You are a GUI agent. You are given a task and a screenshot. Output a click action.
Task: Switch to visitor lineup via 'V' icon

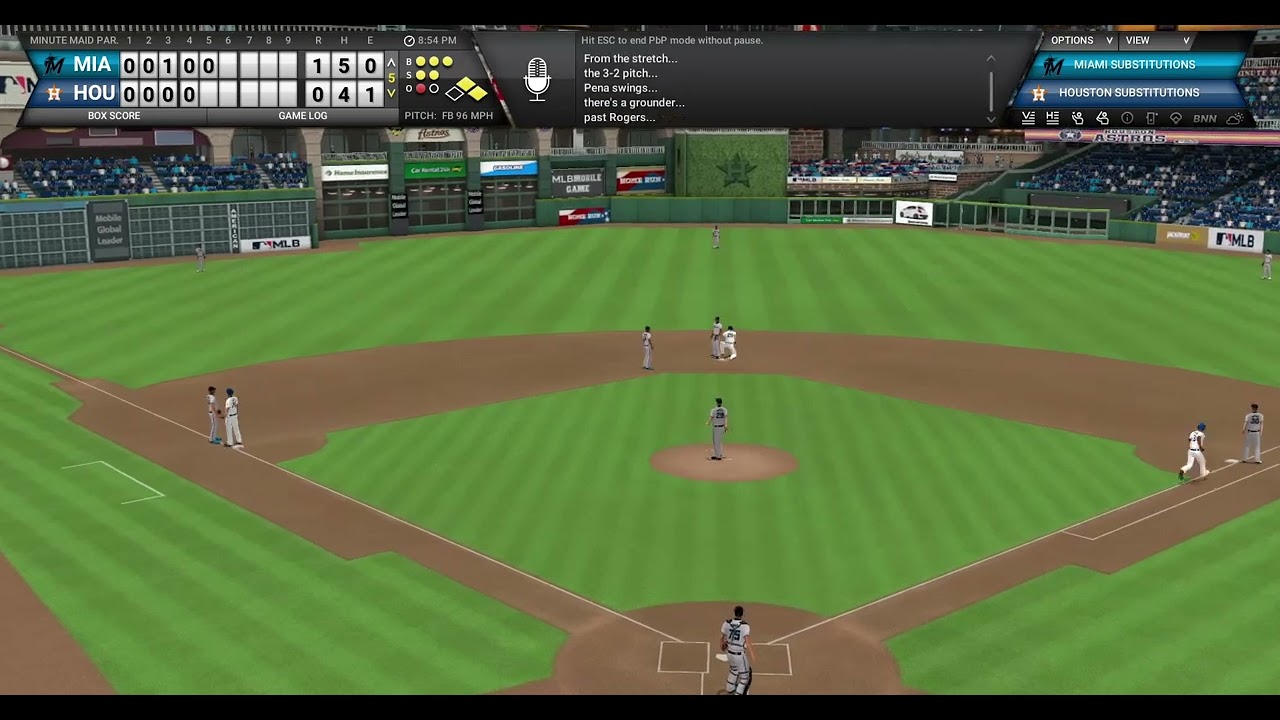(1027, 117)
